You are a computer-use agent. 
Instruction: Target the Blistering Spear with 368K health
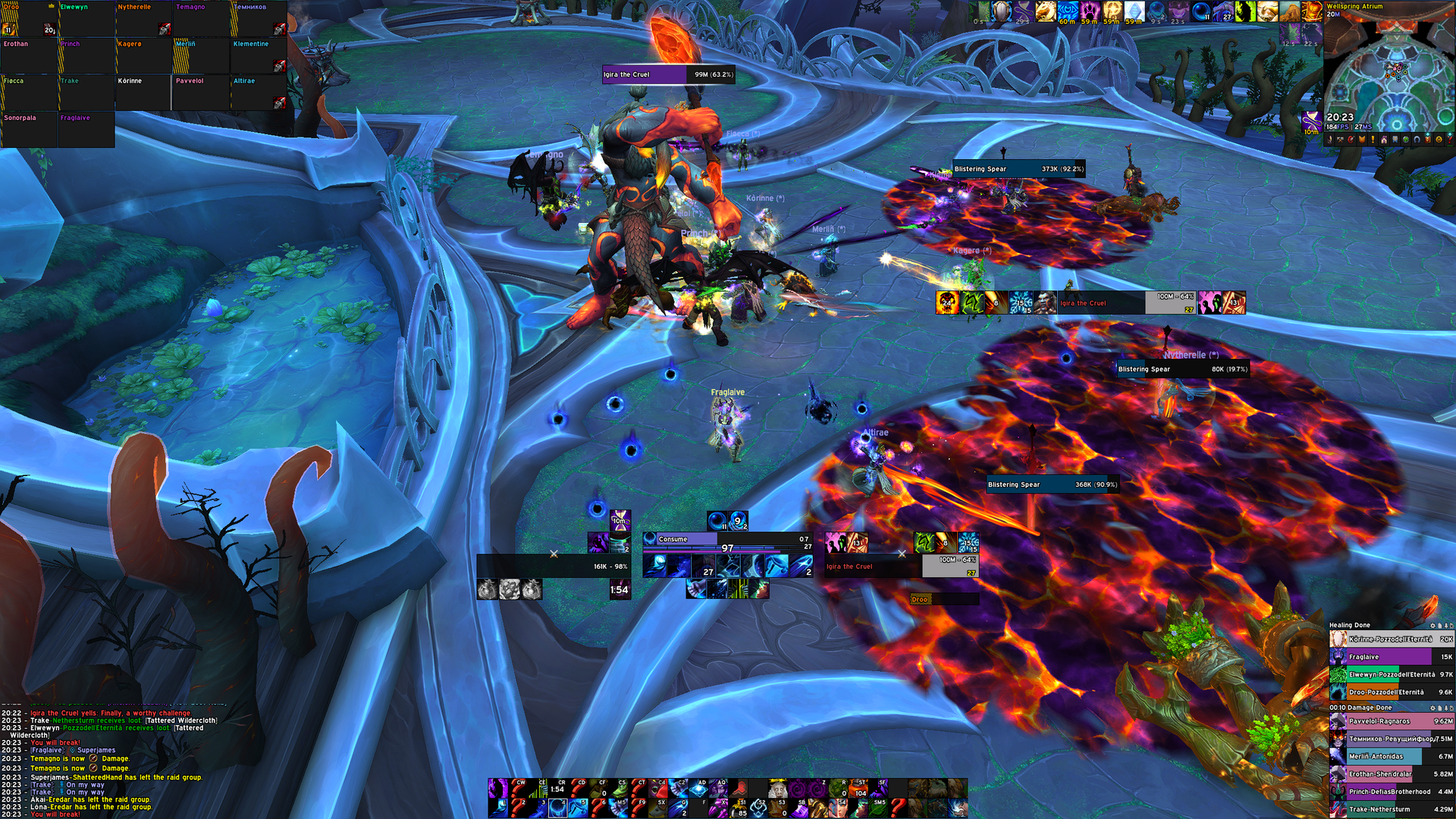tap(1052, 485)
